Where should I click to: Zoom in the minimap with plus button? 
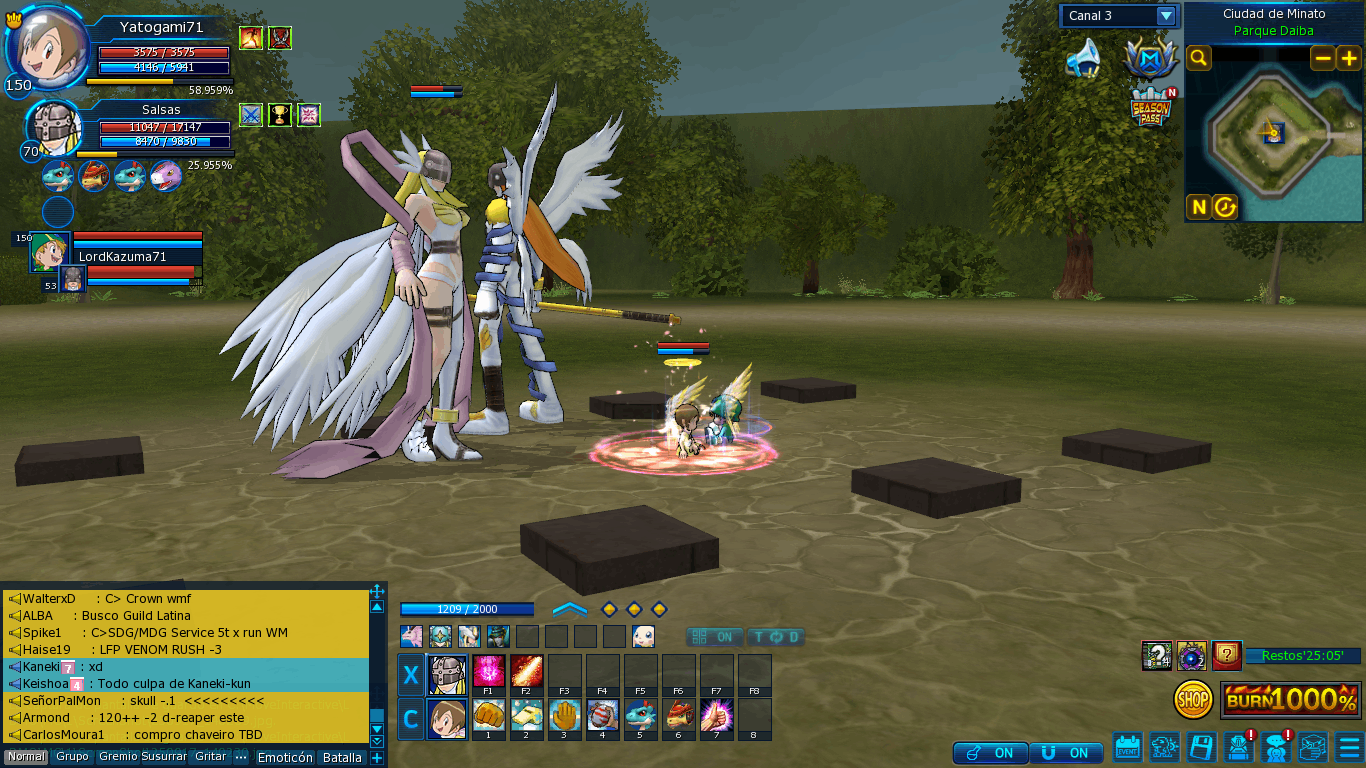point(1348,58)
